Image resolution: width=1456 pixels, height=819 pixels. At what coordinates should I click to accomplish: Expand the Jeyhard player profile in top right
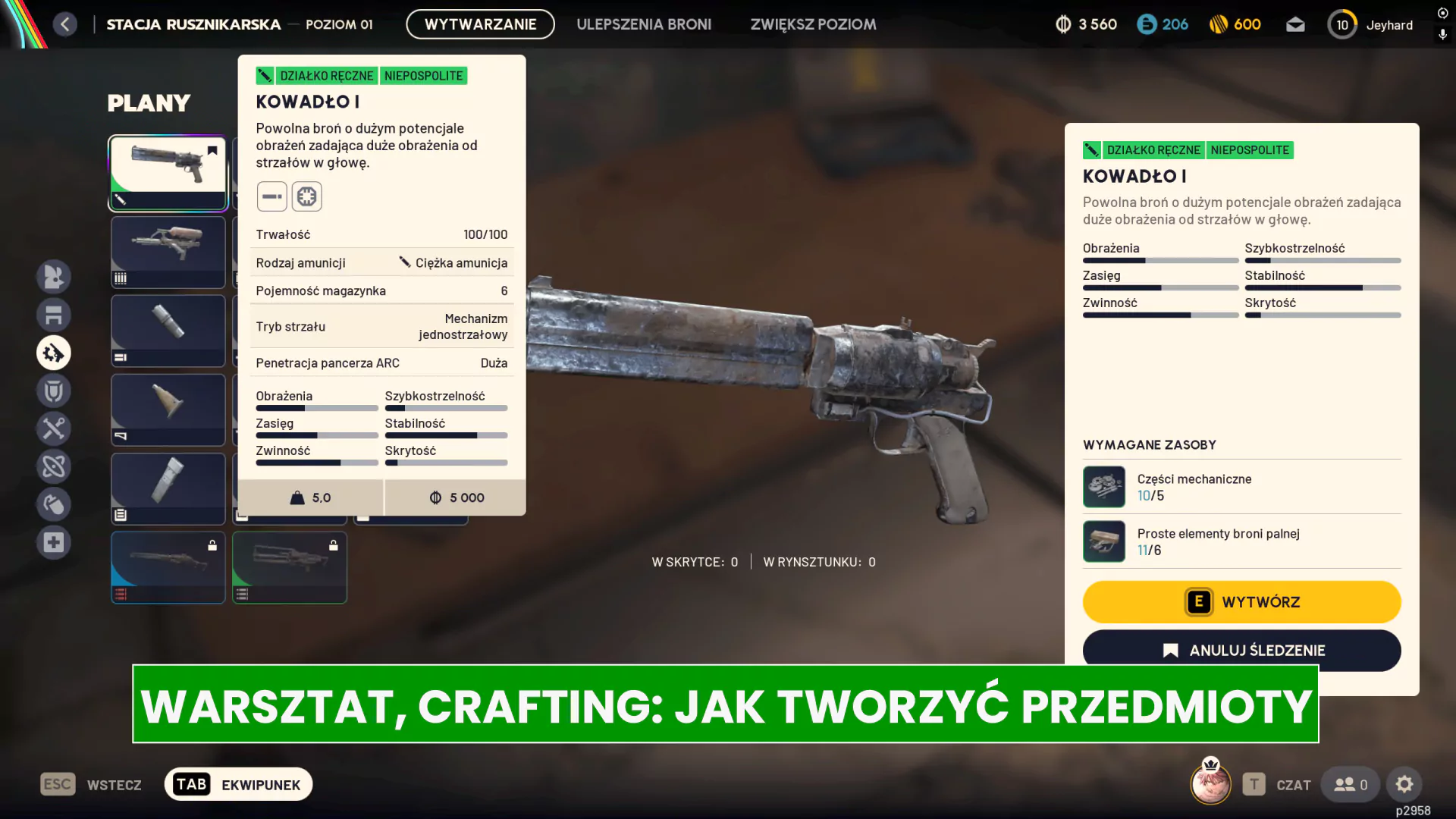point(1370,24)
